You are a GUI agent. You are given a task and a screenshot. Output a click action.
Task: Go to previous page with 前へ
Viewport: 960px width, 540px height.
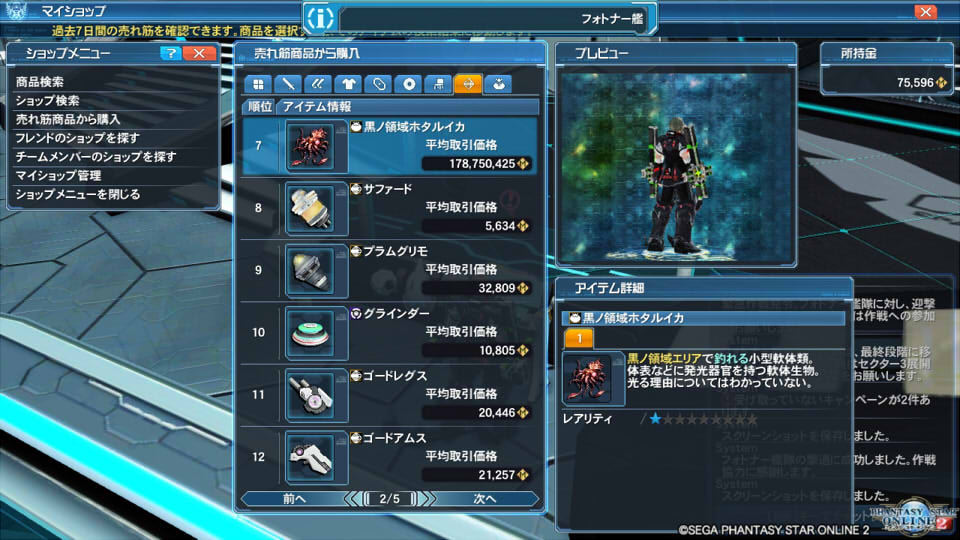[x=293, y=498]
